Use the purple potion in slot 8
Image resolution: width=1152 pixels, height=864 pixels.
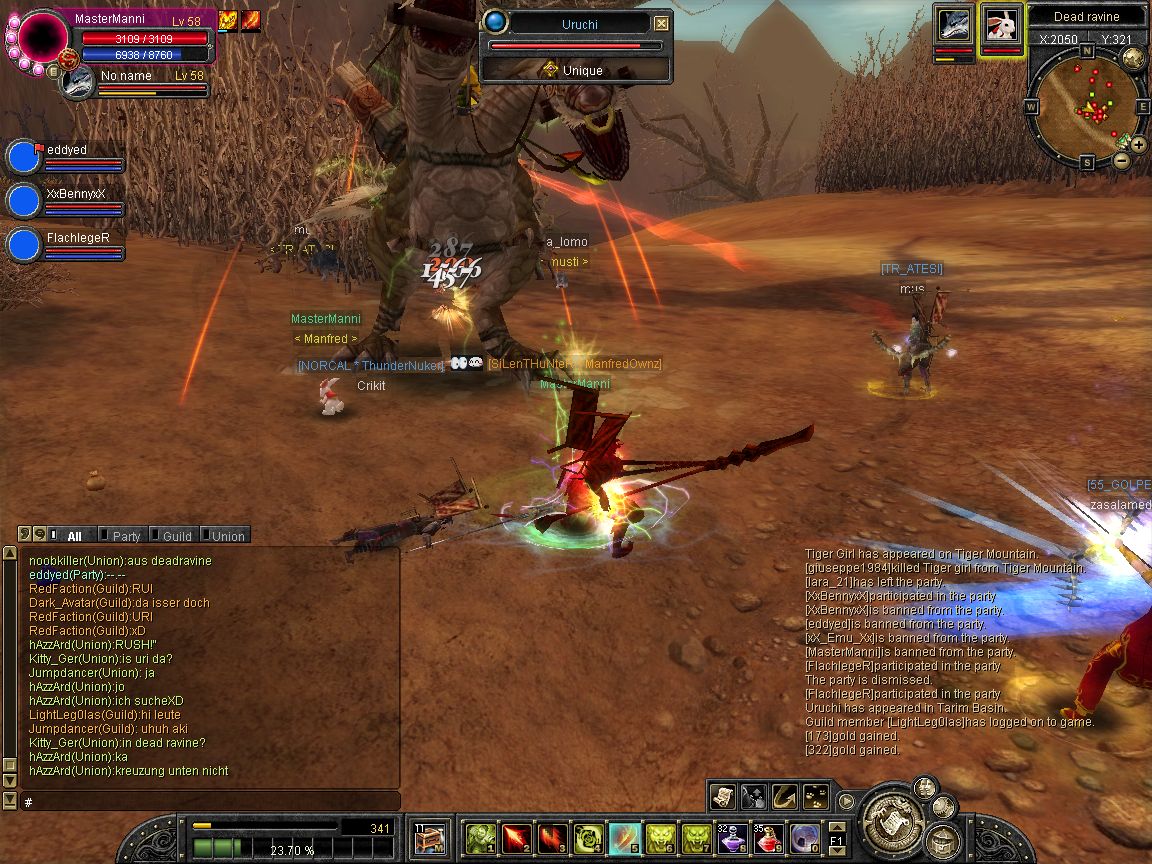[733, 836]
